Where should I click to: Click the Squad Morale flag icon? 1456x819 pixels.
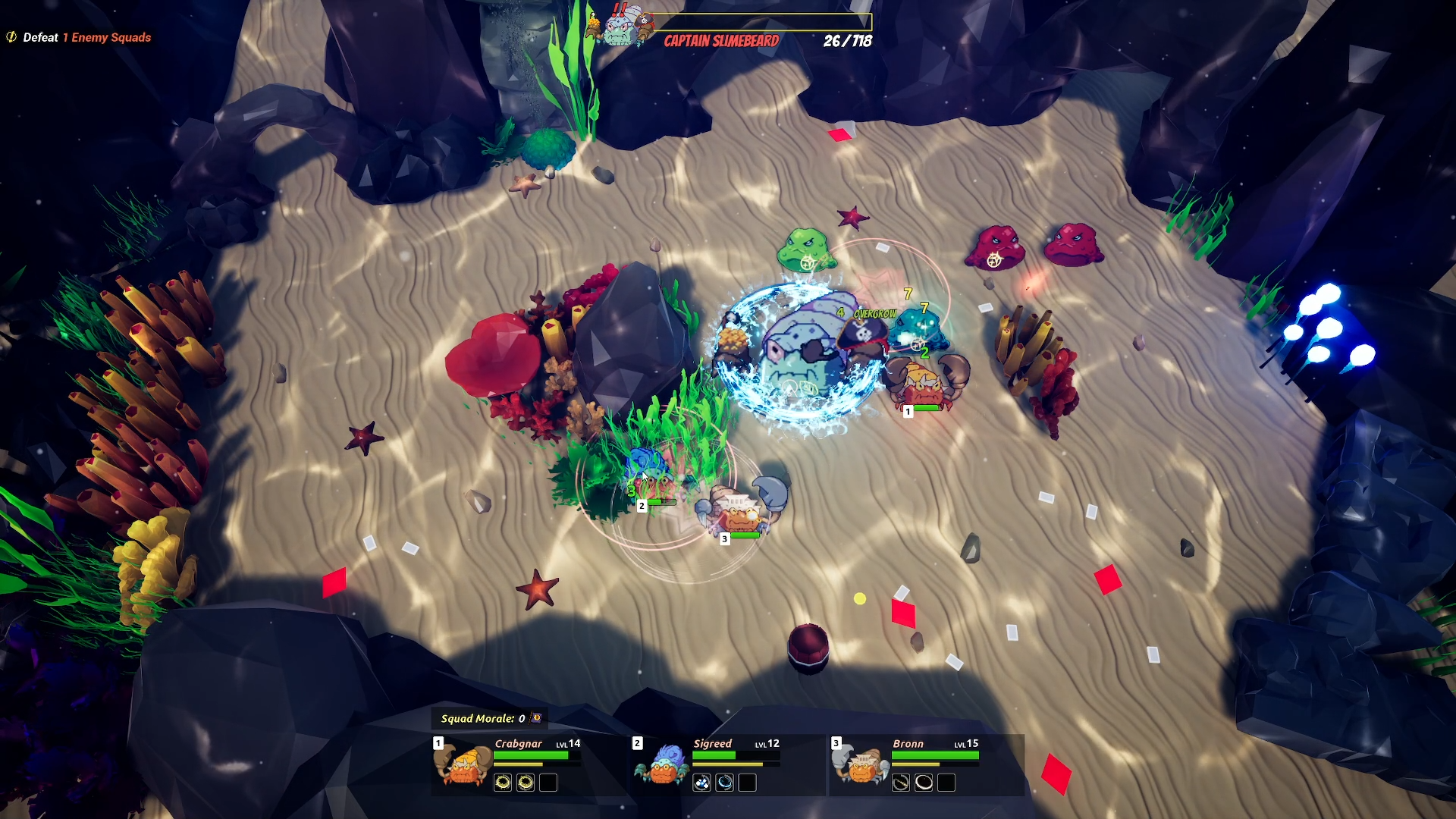(537, 718)
